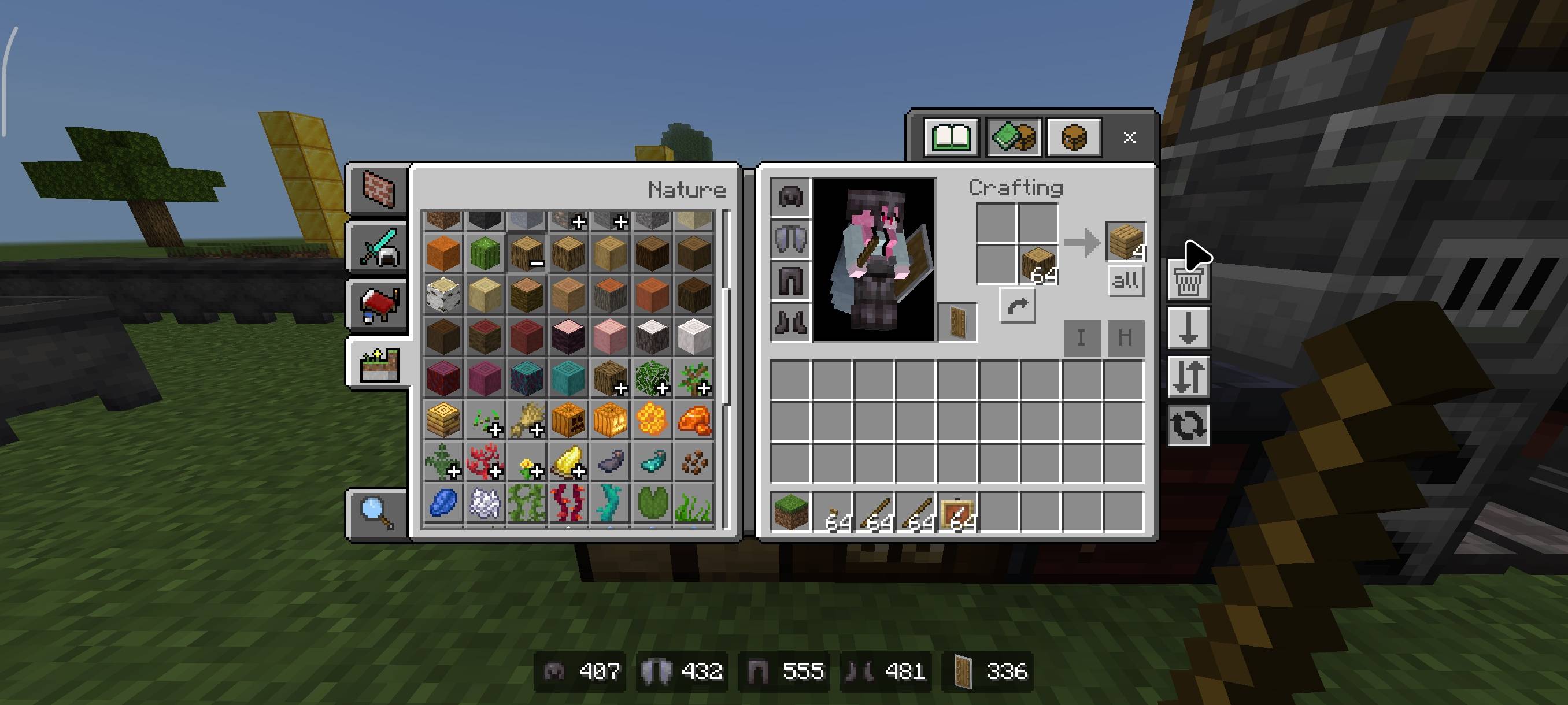
Task: Toggle the craftable-only recipe filter
Action: pyautogui.click(x=1012, y=138)
